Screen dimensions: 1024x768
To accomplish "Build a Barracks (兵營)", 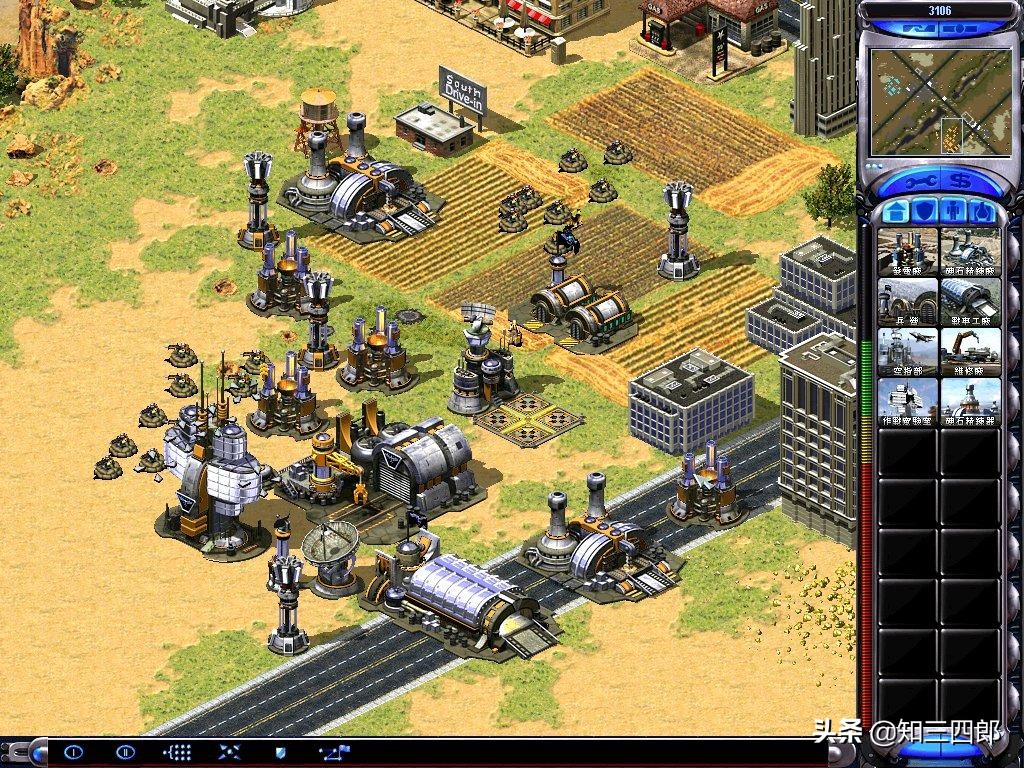I will [908, 302].
